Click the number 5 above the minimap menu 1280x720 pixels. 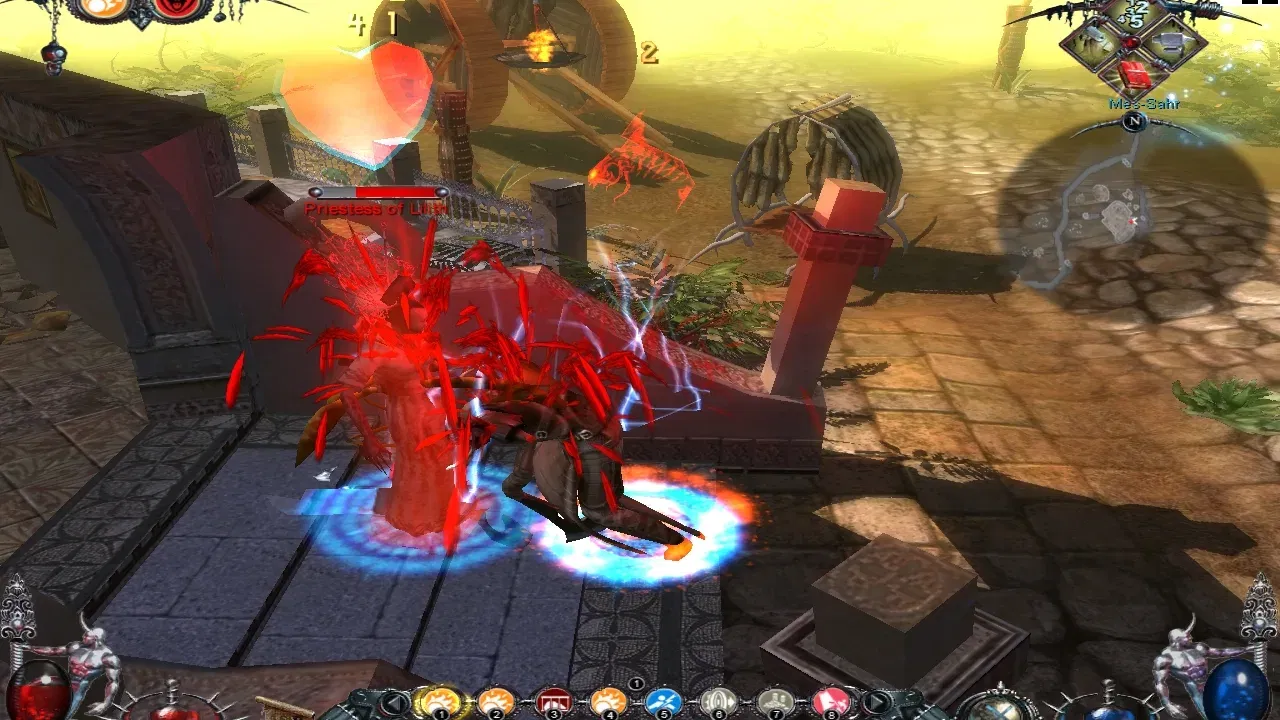click(1137, 20)
